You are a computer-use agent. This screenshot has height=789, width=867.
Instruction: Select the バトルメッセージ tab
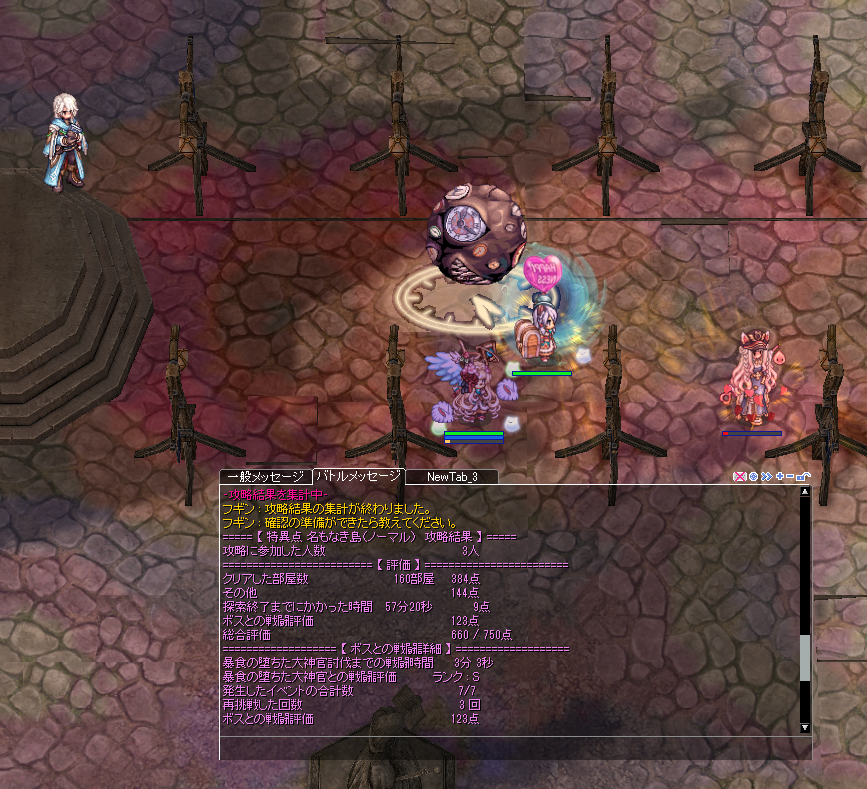coord(357,477)
